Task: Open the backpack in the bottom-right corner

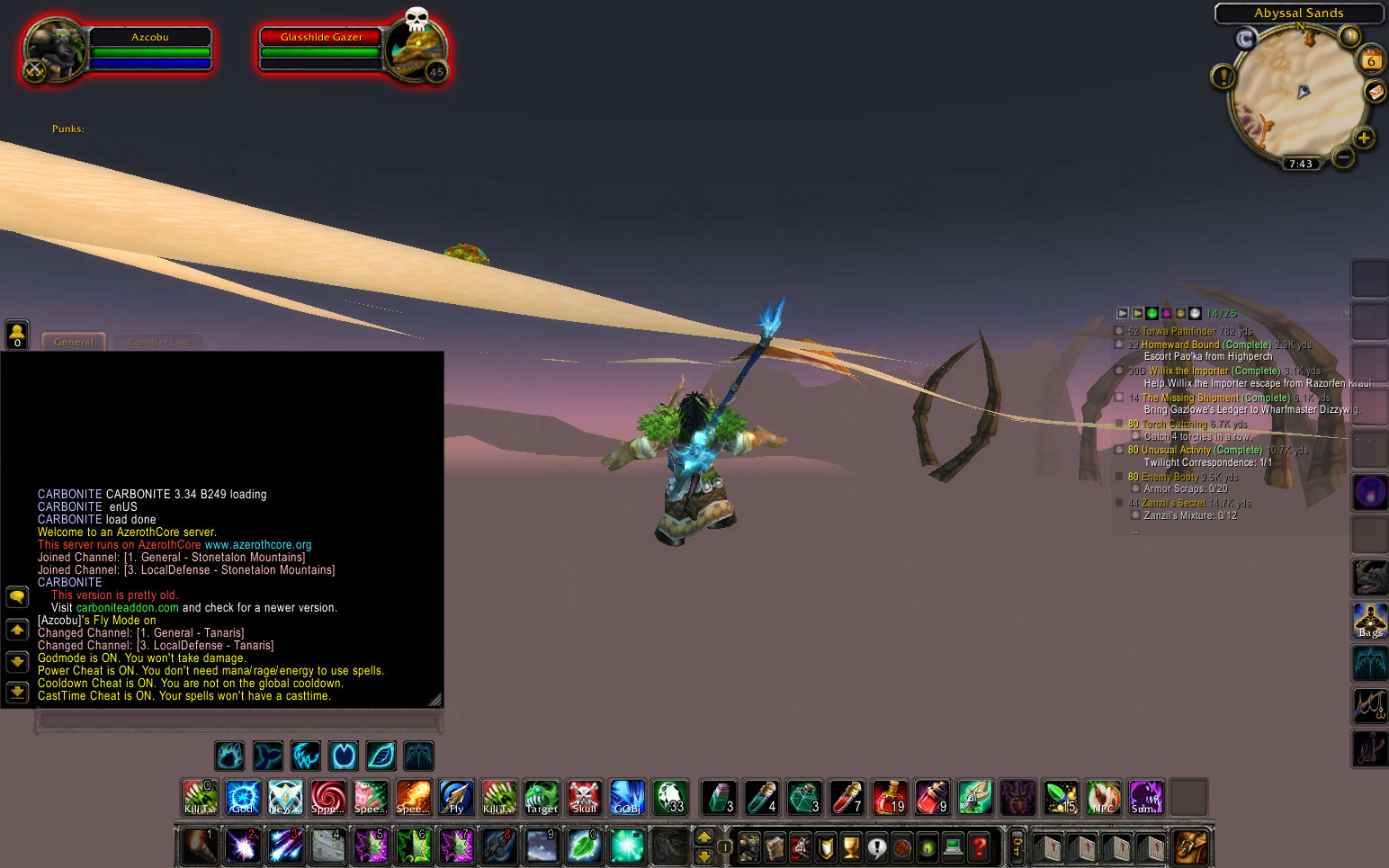Action: click(1191, 846)
